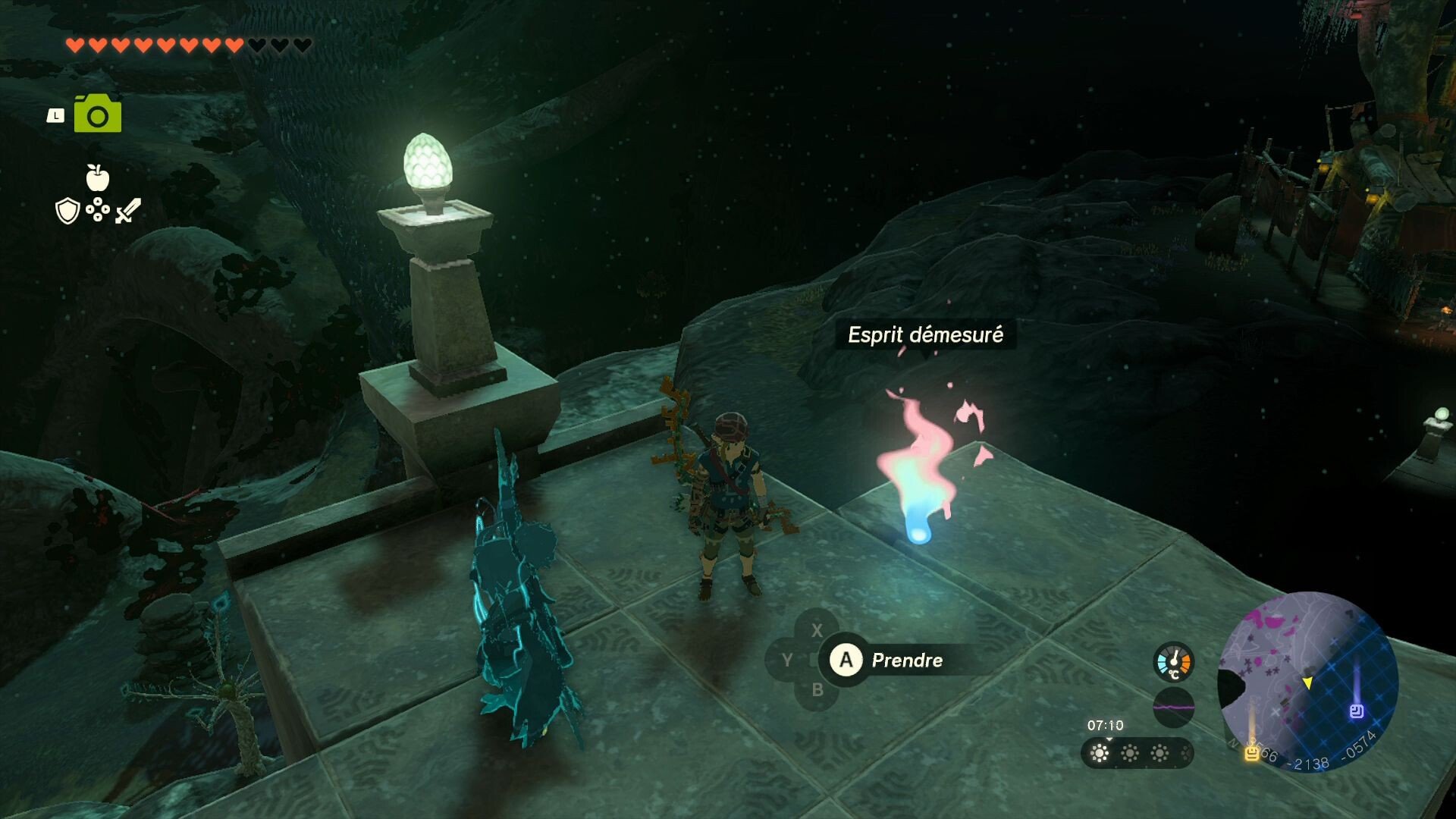This screenshot has height=819, width=1456.
Task: Click the purple marker icon on the minimap
Action: pyautogui.click(x=1357, y=711)
